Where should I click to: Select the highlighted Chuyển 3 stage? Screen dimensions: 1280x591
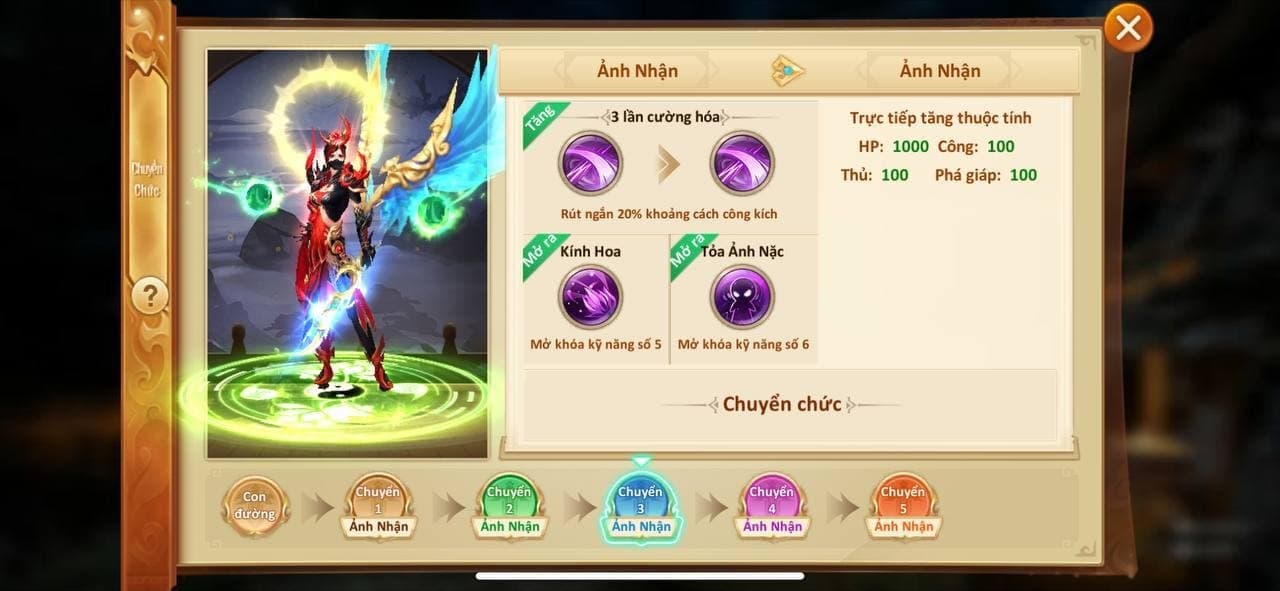[641, 505]
